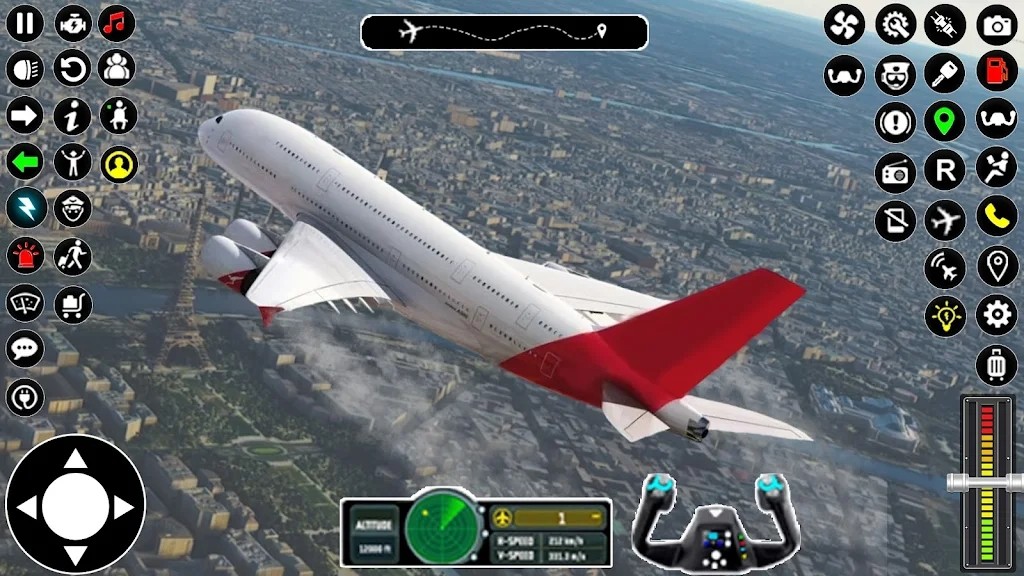This screenshot has height=576, width=1024.
Task: Select the green left arrow button
Action: 26,161
